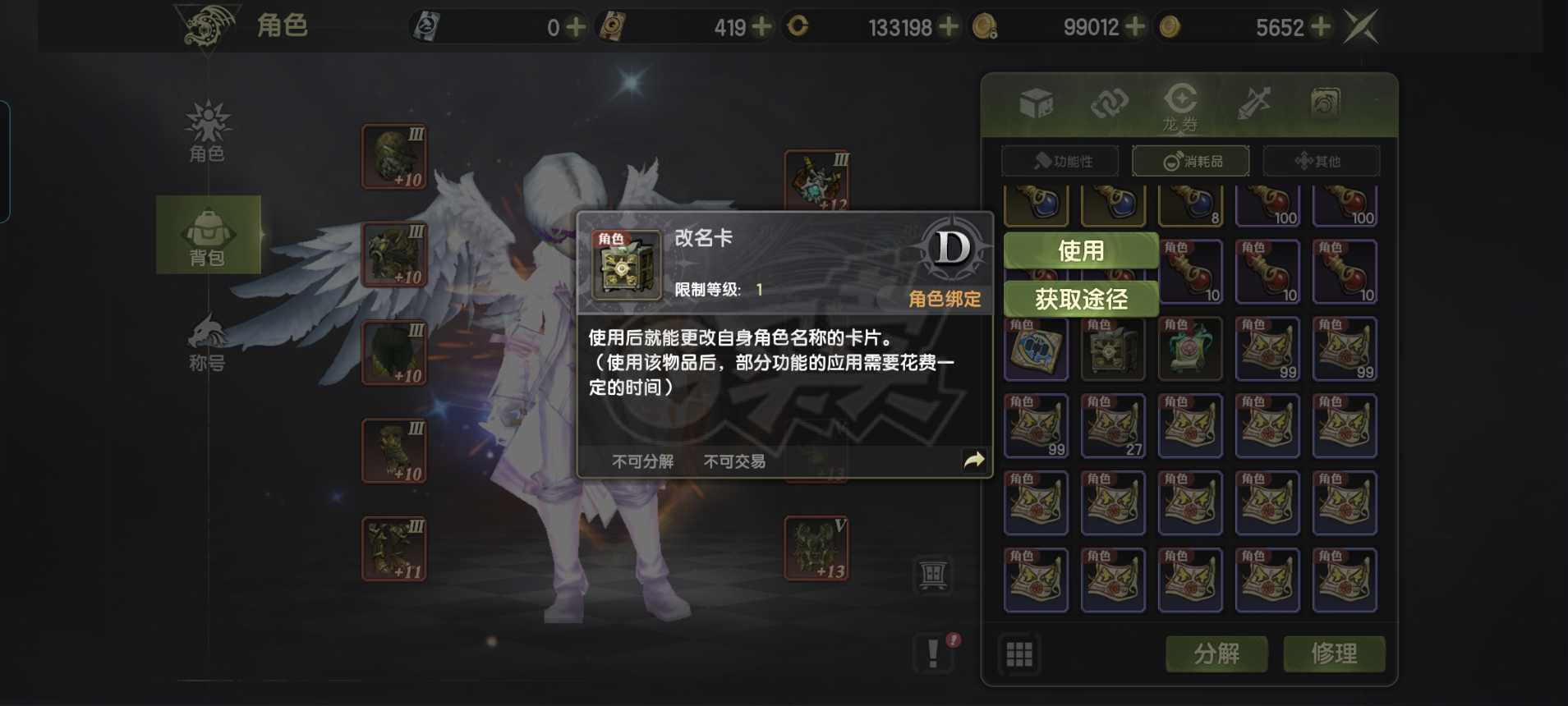Click the plus beside the 133198 currency

click(x=950, y=27)
